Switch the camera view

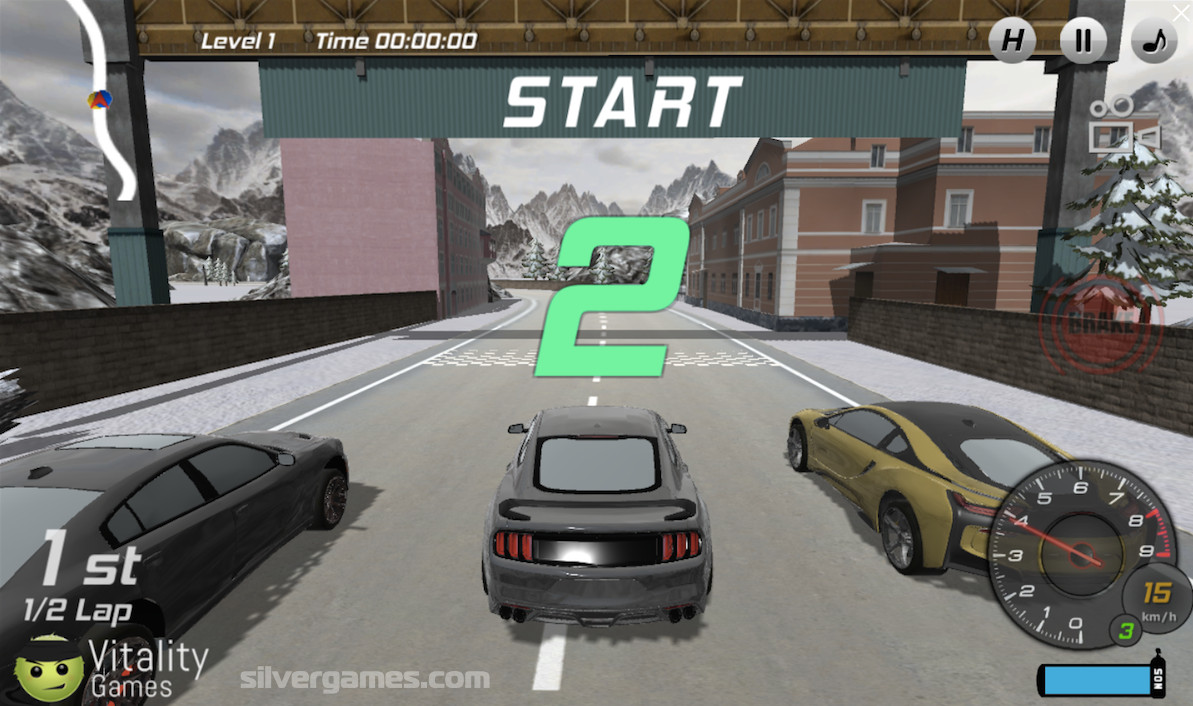1123,125
